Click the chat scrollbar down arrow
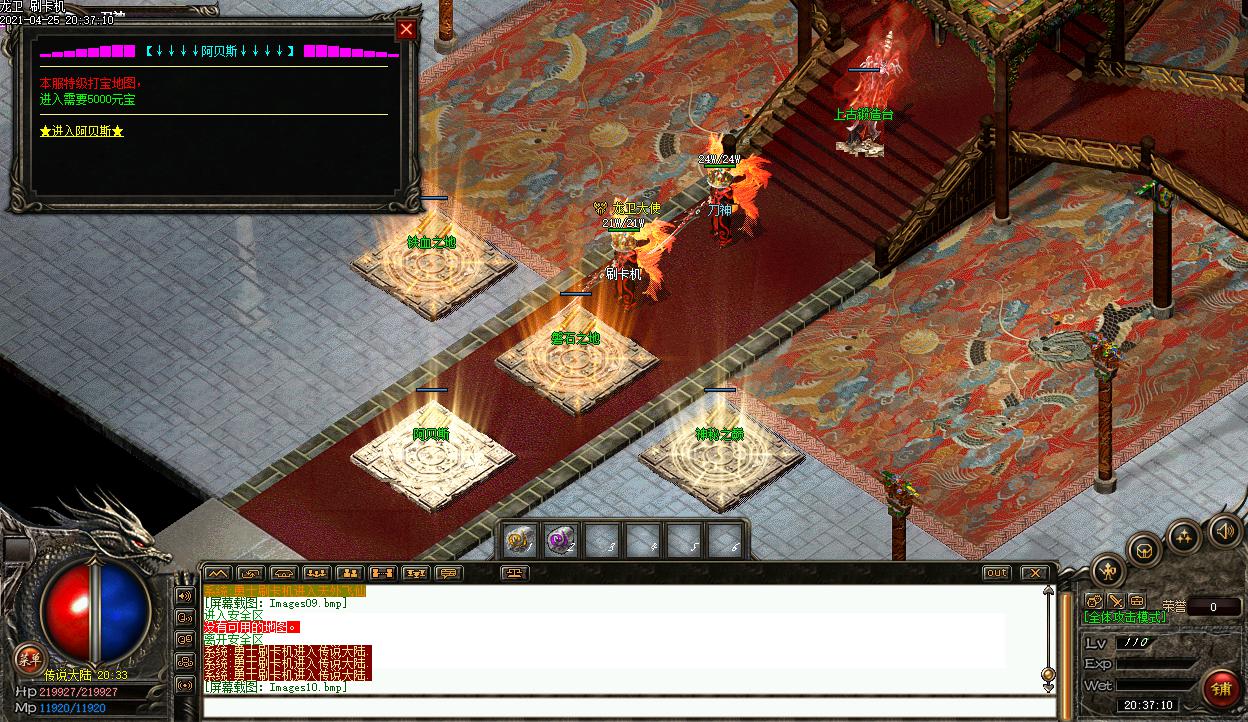The width and height of the screenshot is (1248, 722). pyautogui.click(x=1048, y=688)
